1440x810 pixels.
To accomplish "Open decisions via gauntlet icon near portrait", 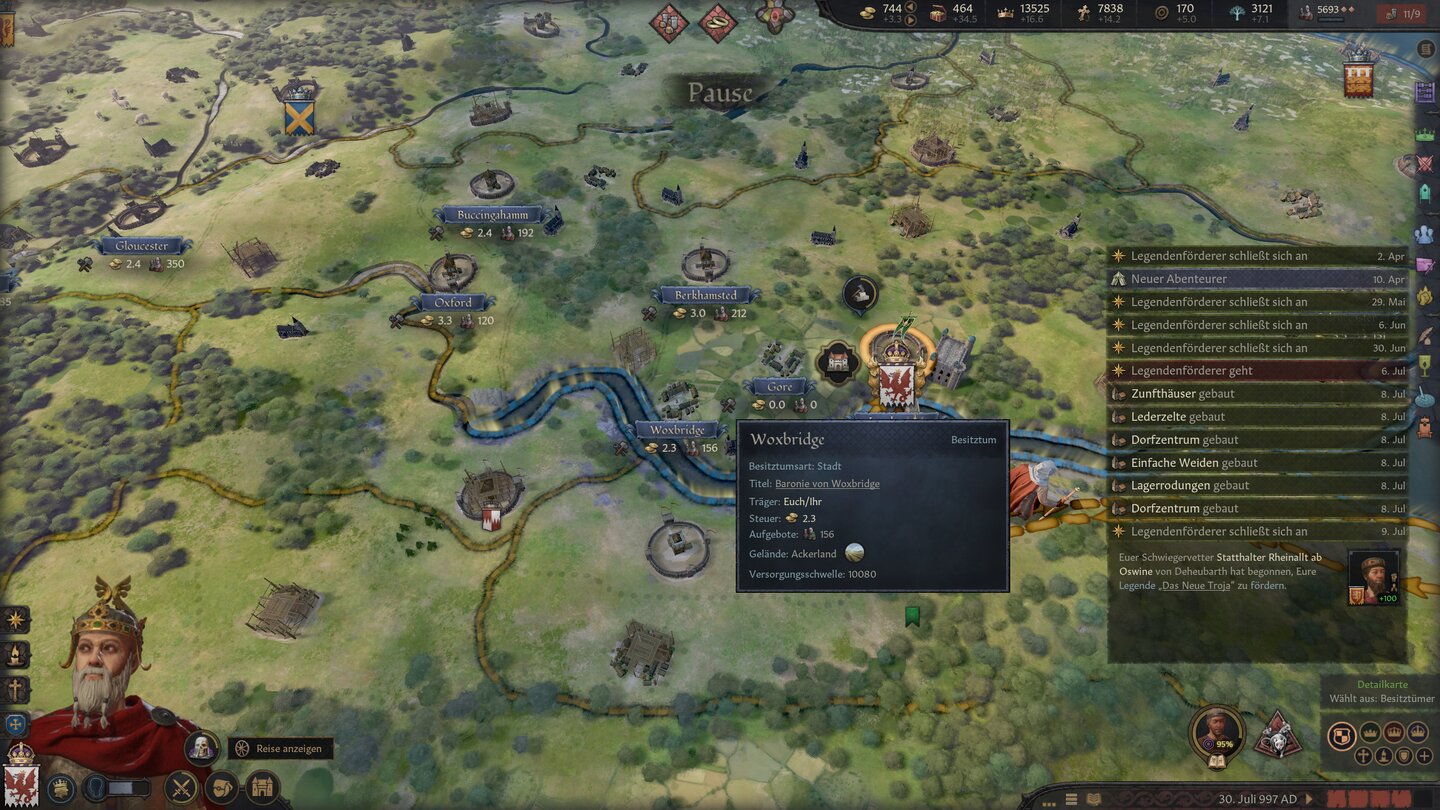I will 223,787.
